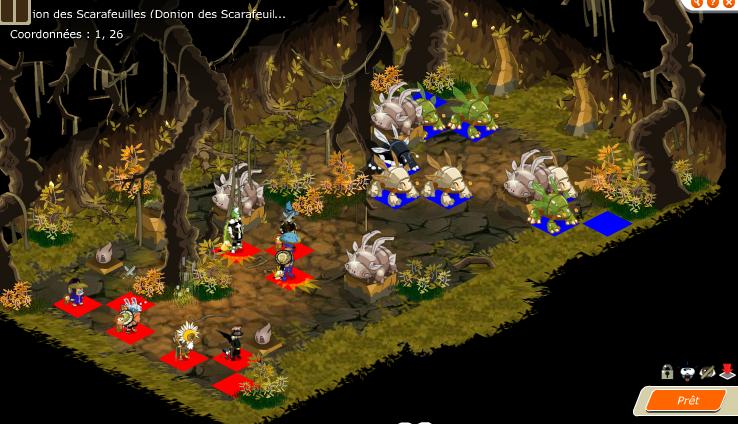Click the orange search icon top right
The height and width of the screenshot is (424, 738).
point(698,4)
